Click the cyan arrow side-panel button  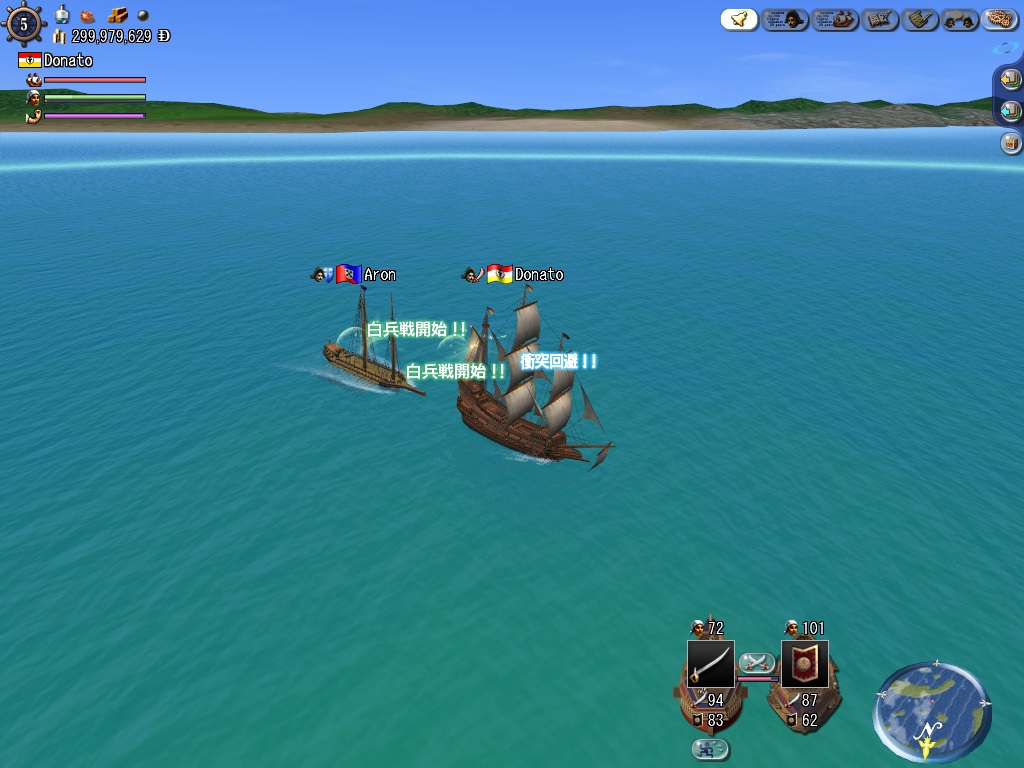[x=1010, y=111]
